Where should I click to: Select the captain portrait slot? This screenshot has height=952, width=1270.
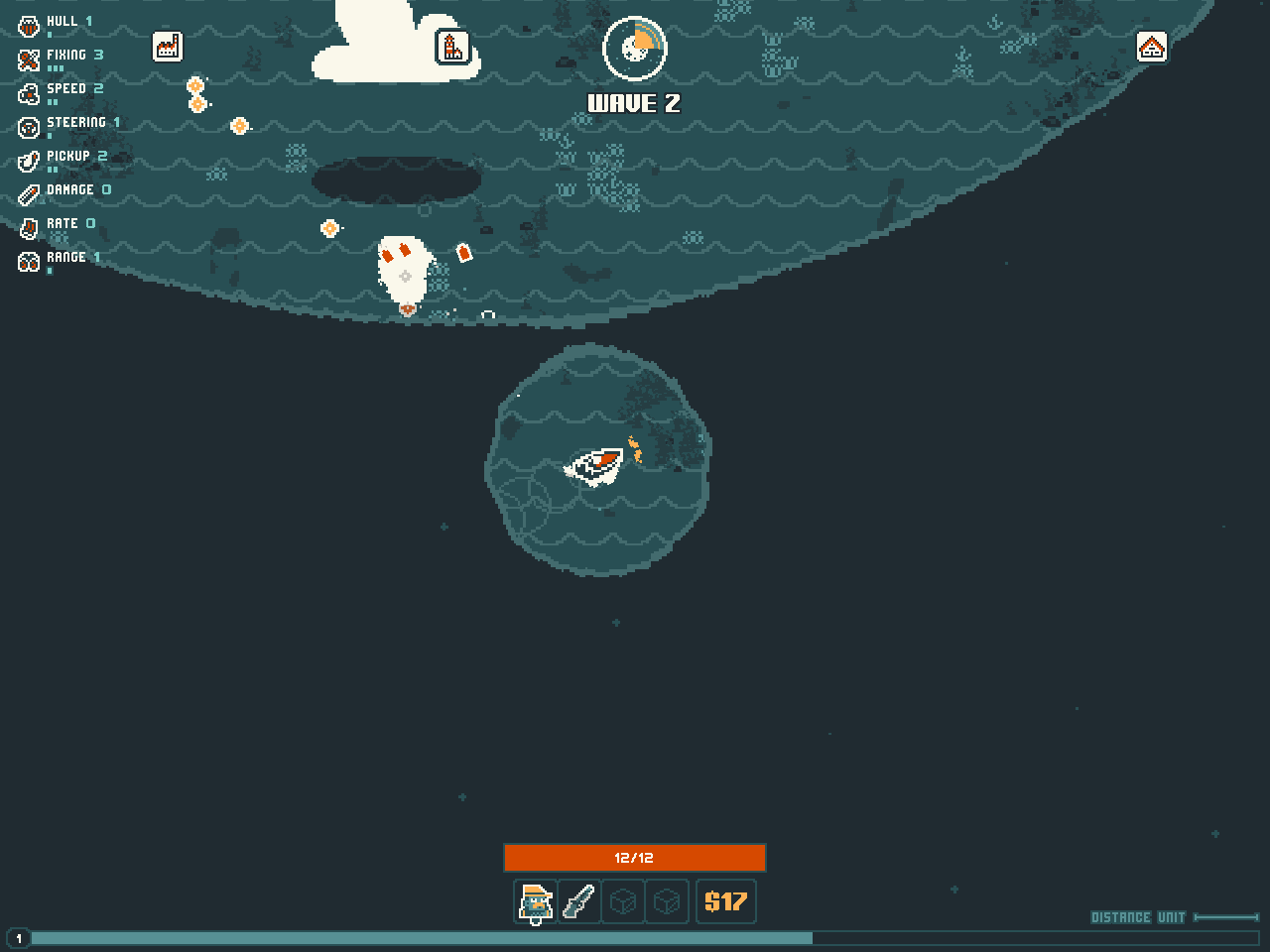536,901
